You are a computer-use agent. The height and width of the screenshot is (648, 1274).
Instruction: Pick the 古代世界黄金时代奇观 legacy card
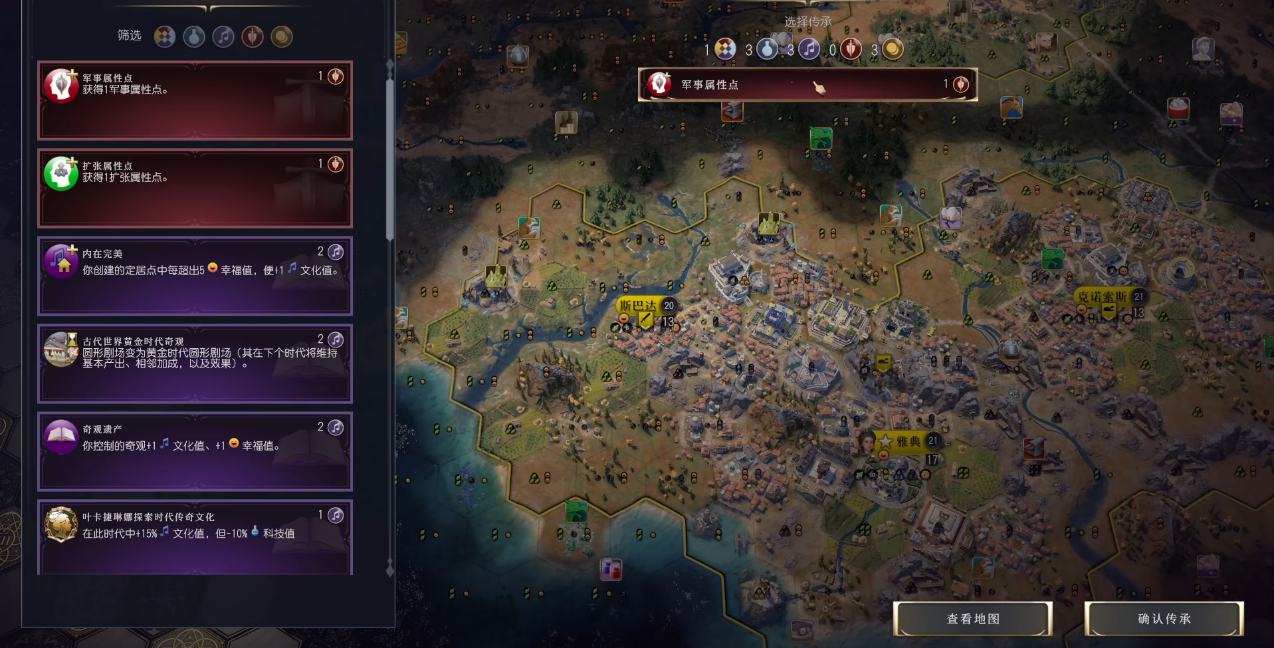point(195,363)
